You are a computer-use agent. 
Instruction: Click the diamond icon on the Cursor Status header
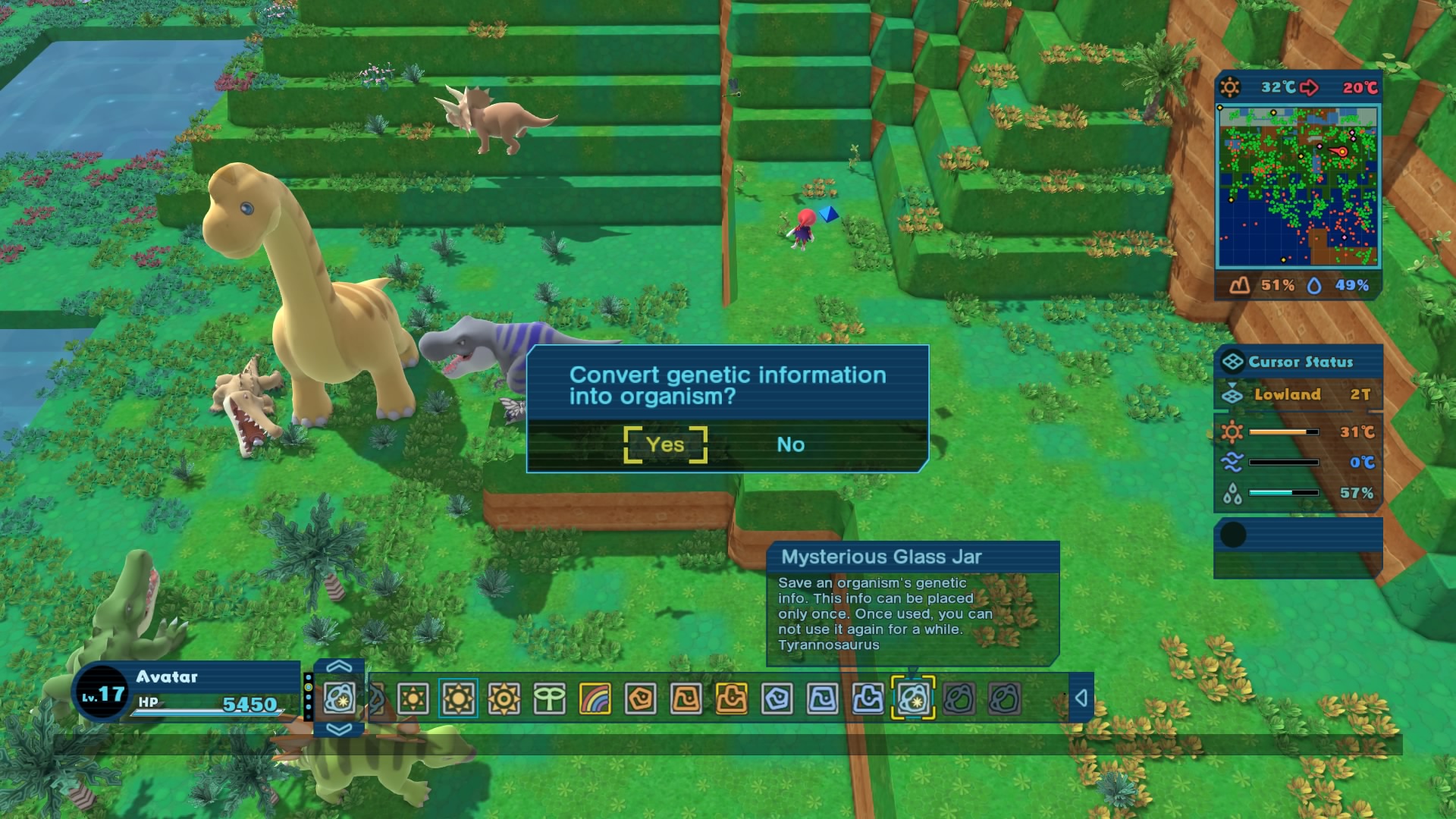(1235, 362)
